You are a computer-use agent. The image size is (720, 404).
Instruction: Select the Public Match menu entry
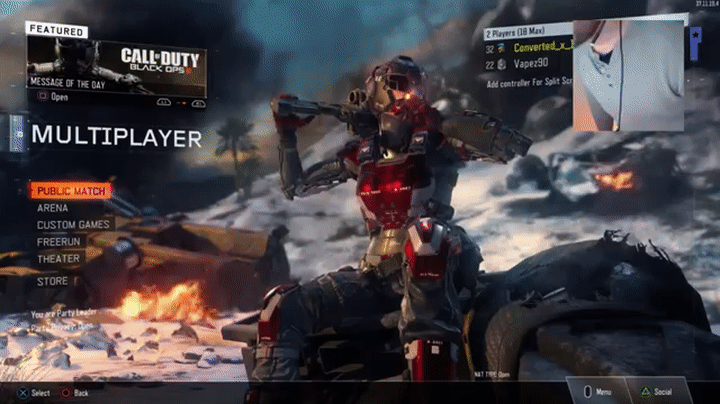click(x=70, y=191)
